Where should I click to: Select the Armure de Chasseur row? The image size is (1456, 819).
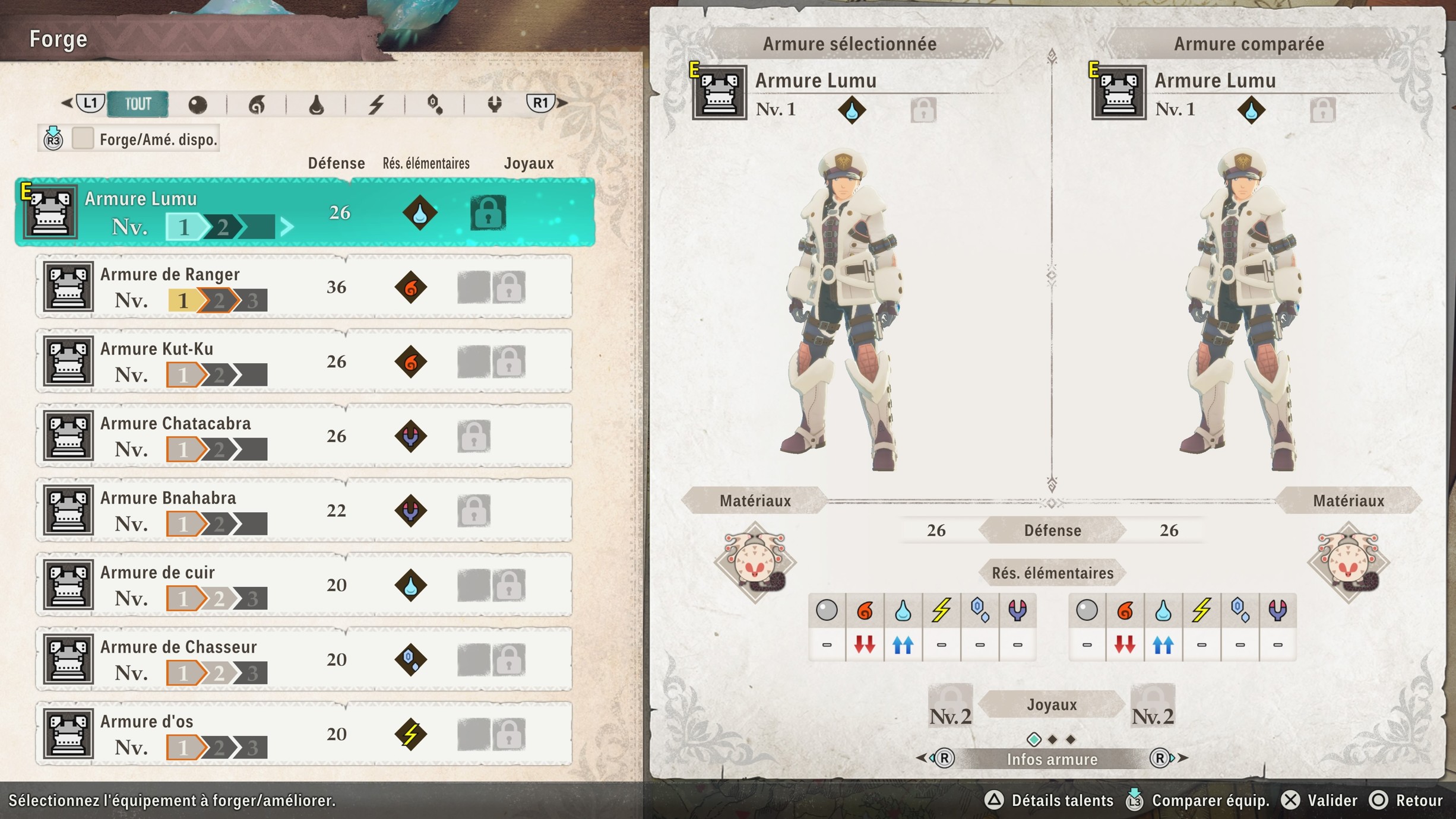click(x=304, y=659)
